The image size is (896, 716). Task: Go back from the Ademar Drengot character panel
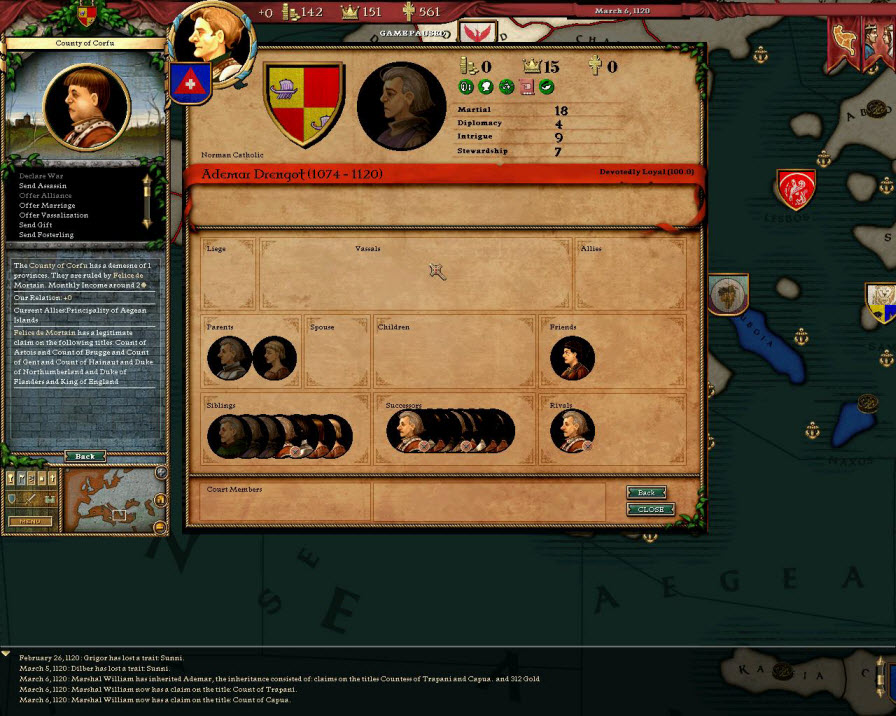click(646, 493)
